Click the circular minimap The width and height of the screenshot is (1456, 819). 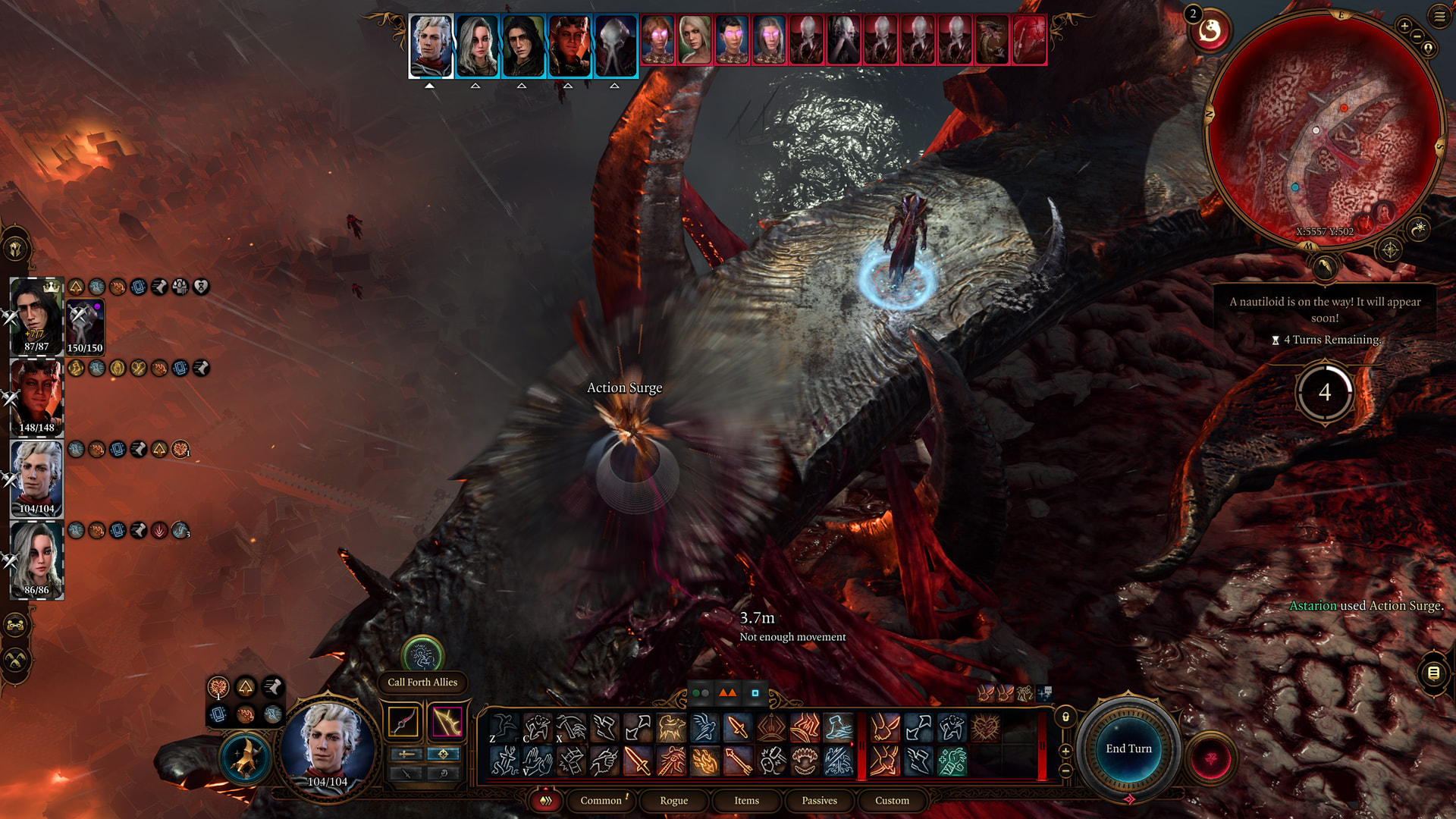click(1323, 129)
